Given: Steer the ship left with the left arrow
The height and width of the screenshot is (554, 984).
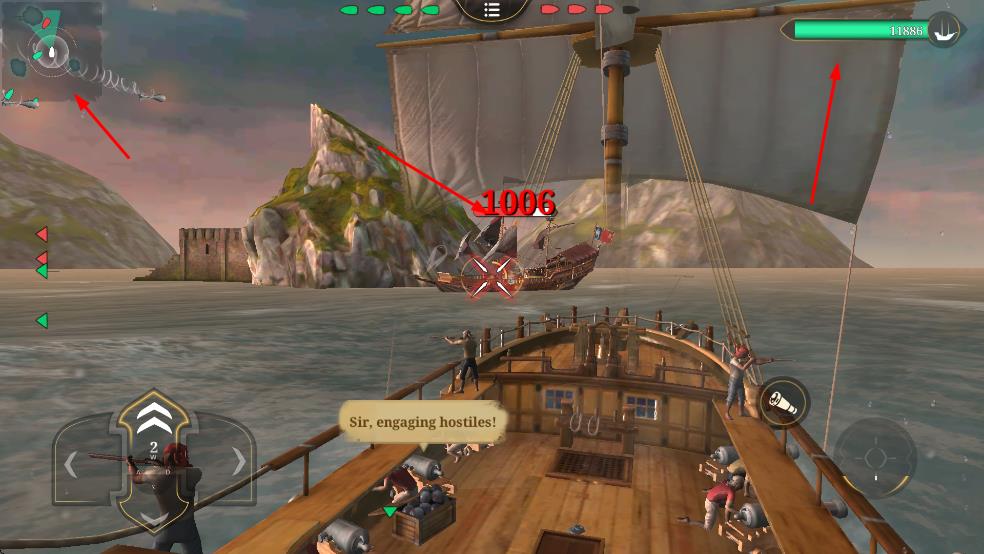Looking at the screenshot, I should 72,464.
